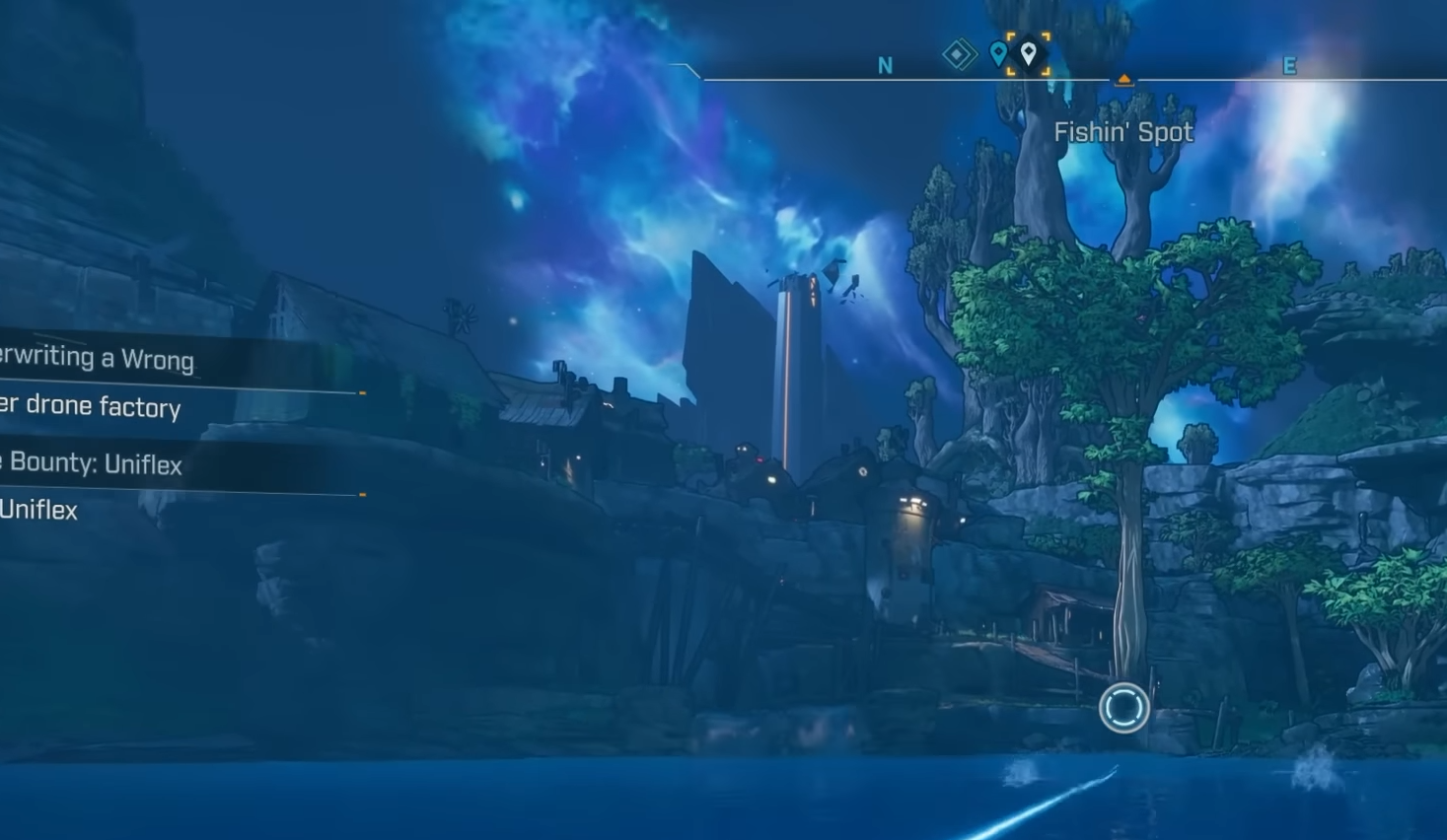Click the N cardinal direction on the compass
The image size is (1447, 840).
pyautogui.click(x=885, y=66)
